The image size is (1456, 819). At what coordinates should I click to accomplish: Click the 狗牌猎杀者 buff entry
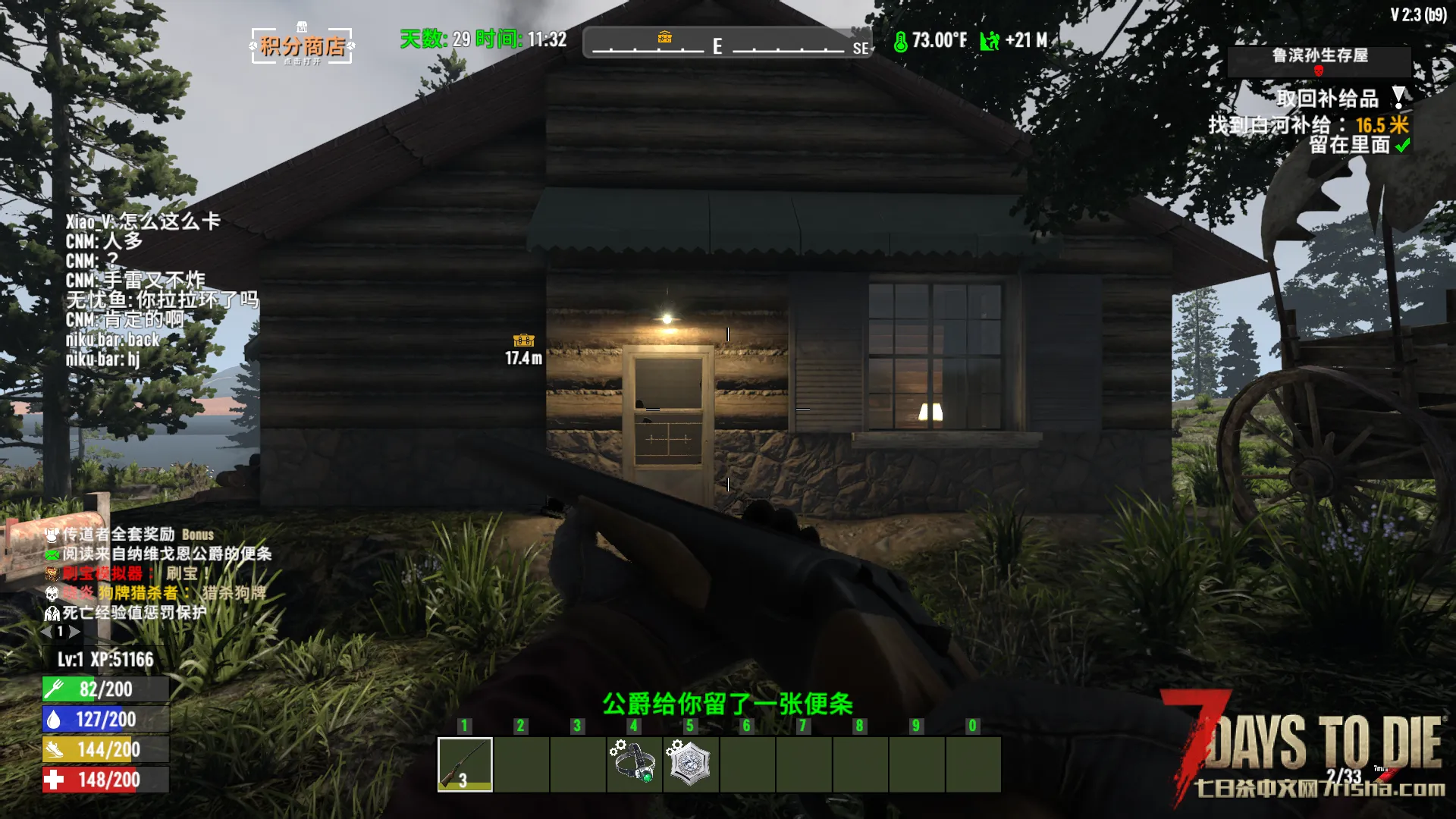(155, 593)
